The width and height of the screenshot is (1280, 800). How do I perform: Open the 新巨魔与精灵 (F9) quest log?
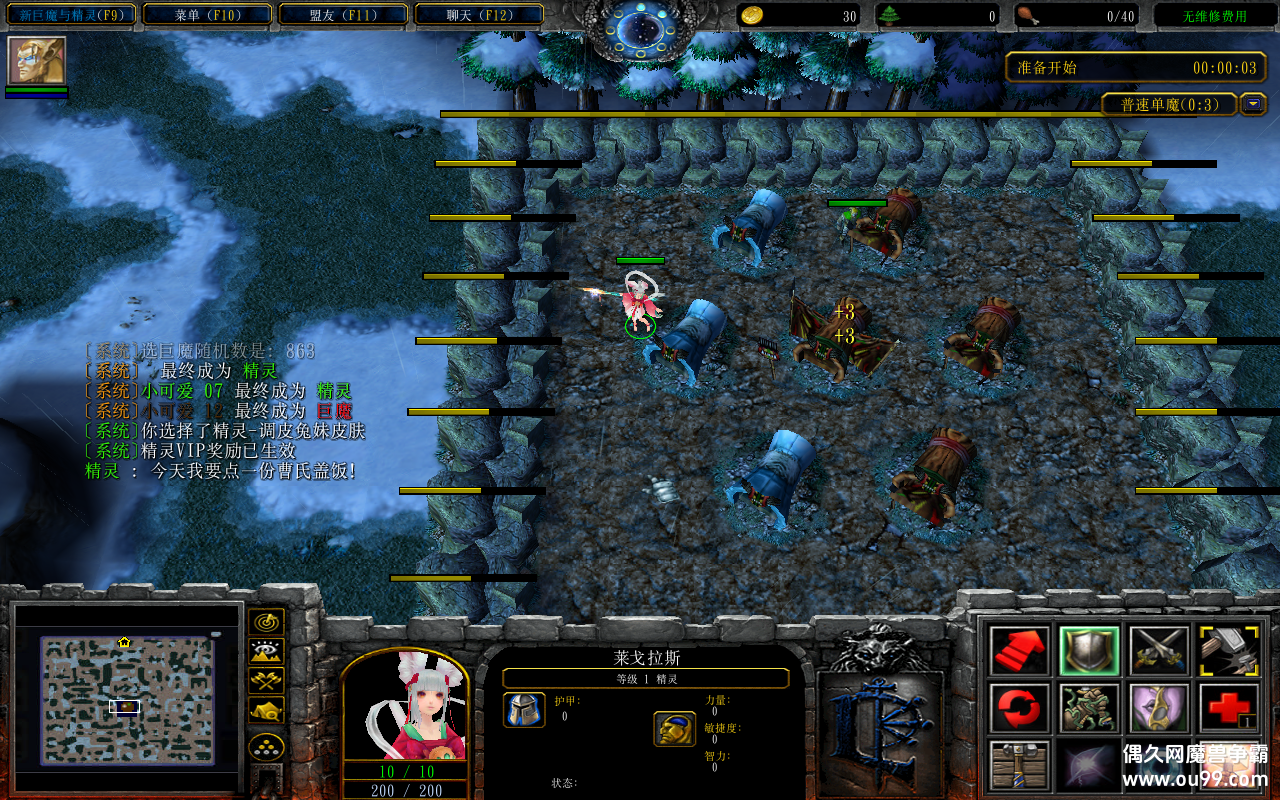[x=70, y=15]
